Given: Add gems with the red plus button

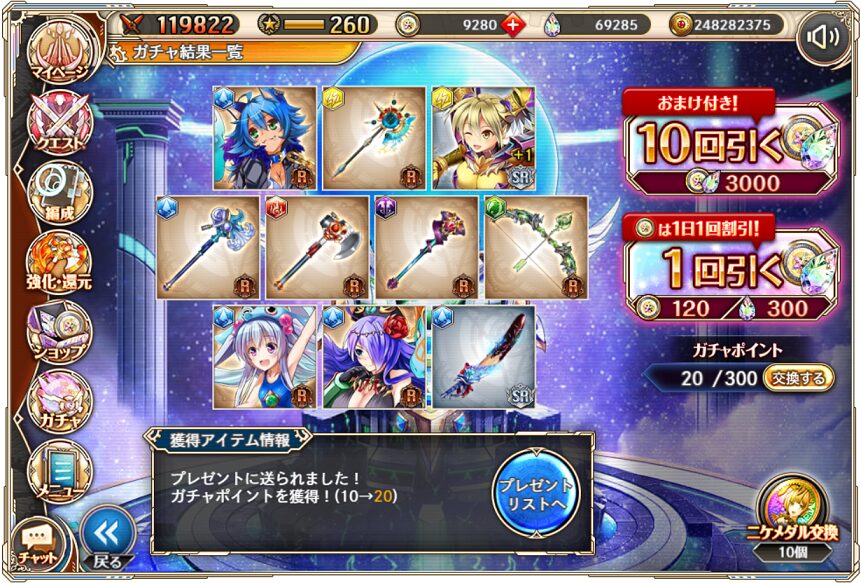Looking at the screenshot, I should tap(513, 24).
